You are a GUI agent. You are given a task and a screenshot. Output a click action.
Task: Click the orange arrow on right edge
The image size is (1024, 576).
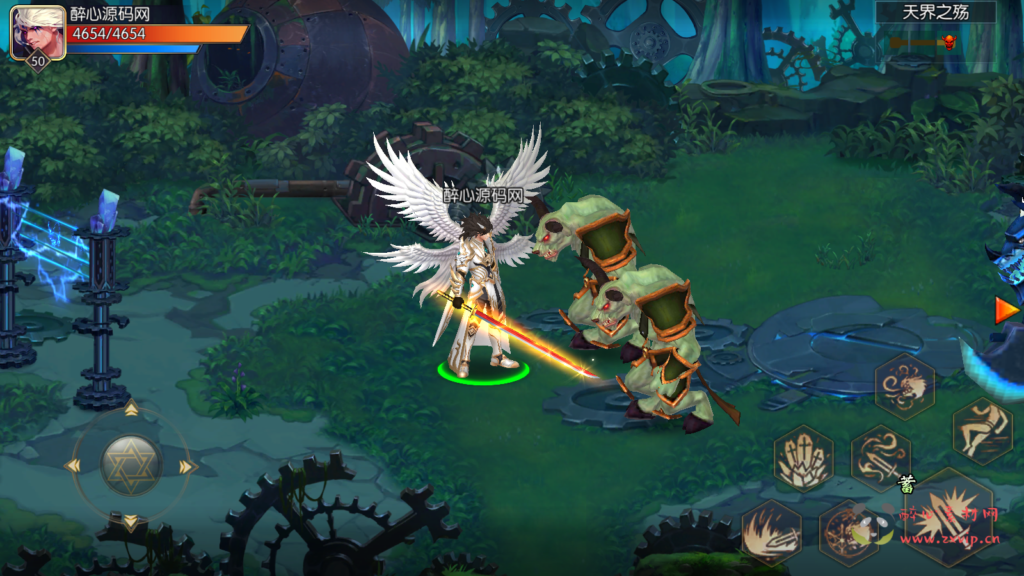click(x=1006, y=311)
